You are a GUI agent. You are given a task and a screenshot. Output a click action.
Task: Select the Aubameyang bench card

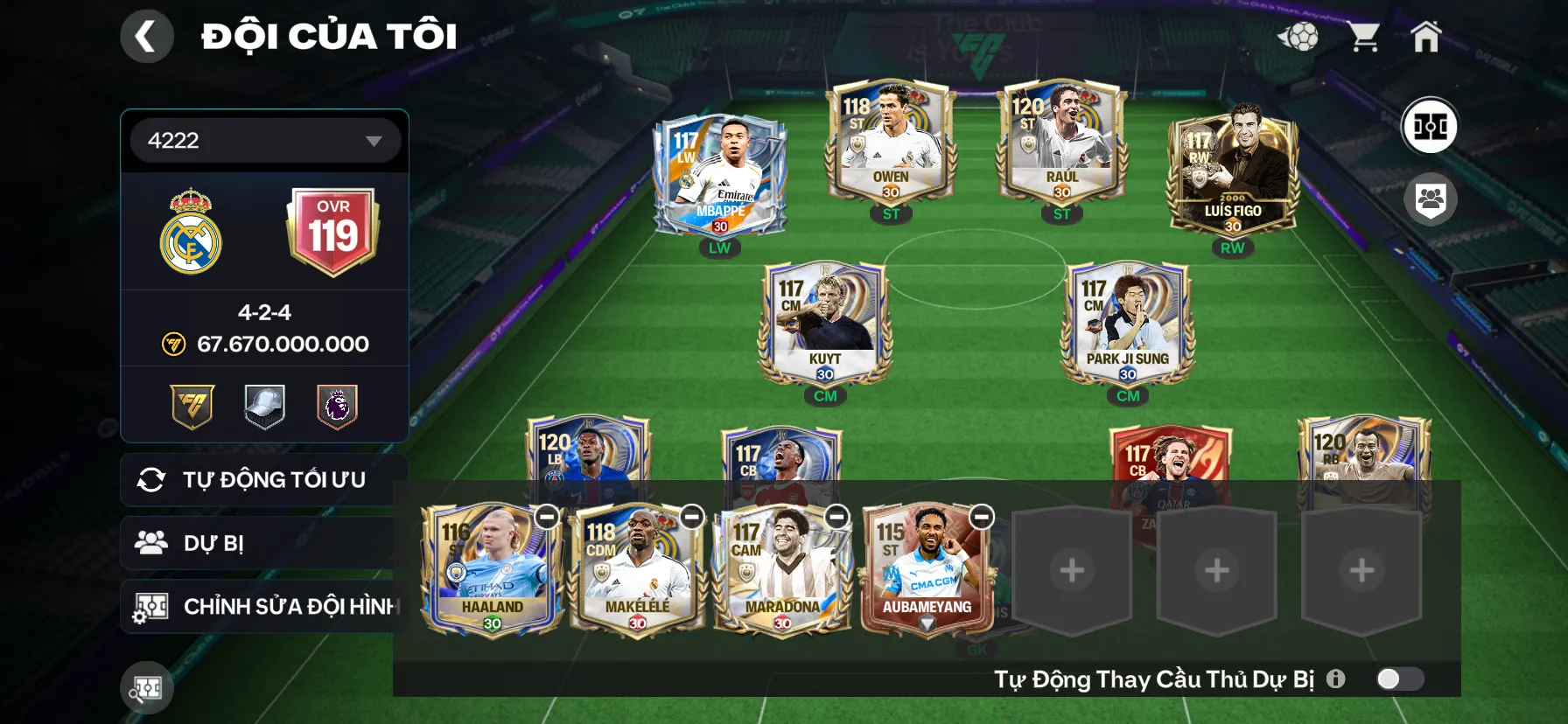tap(926, 568)
